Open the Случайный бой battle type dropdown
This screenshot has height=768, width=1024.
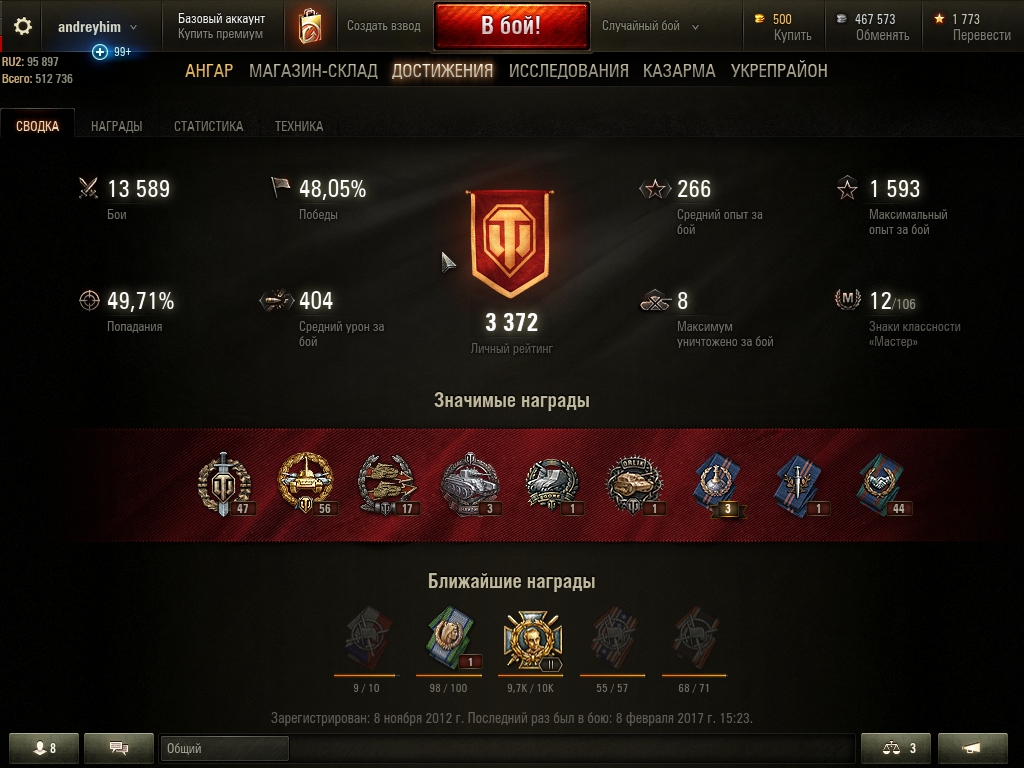coord(650,27)
